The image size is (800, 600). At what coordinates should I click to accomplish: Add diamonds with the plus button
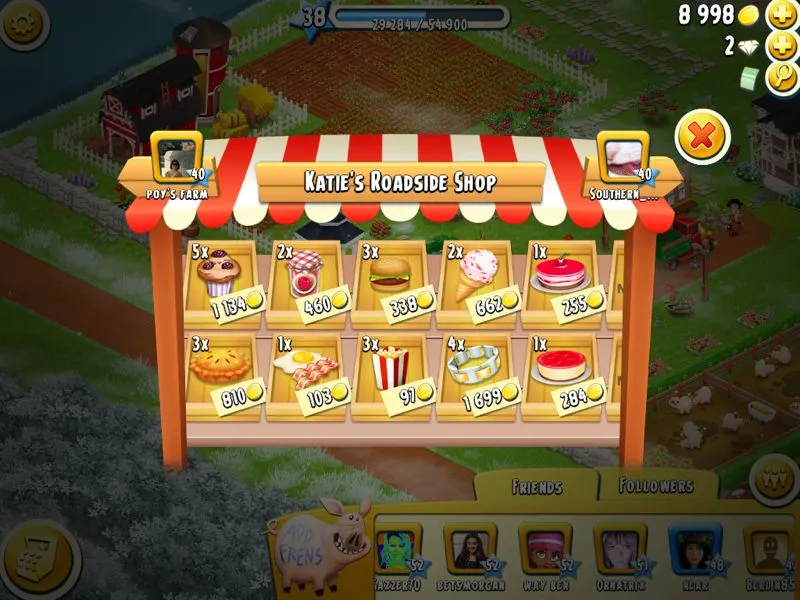(781, 46)
